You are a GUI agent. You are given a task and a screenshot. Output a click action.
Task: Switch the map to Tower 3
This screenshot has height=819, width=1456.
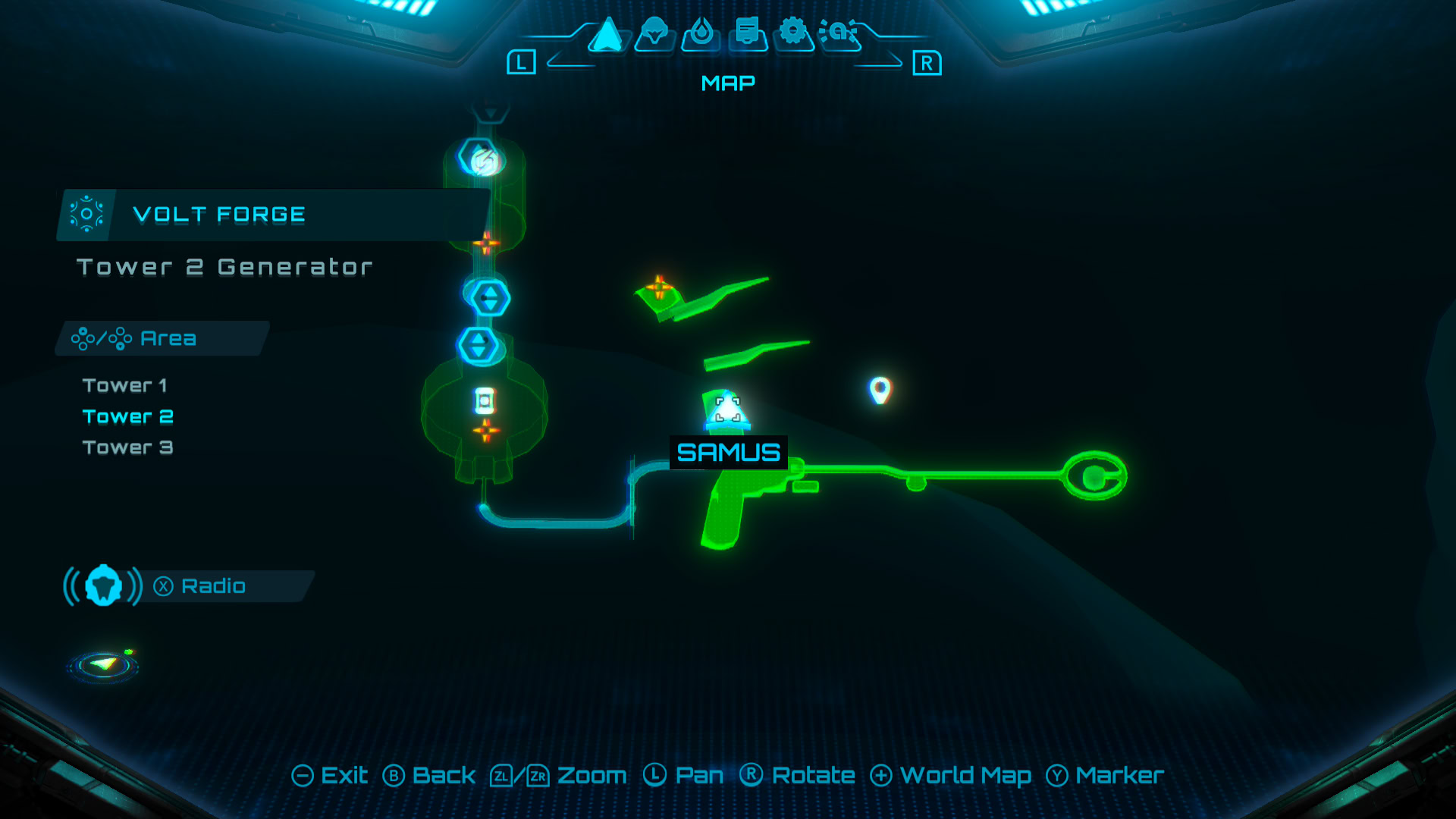(128, 448)
